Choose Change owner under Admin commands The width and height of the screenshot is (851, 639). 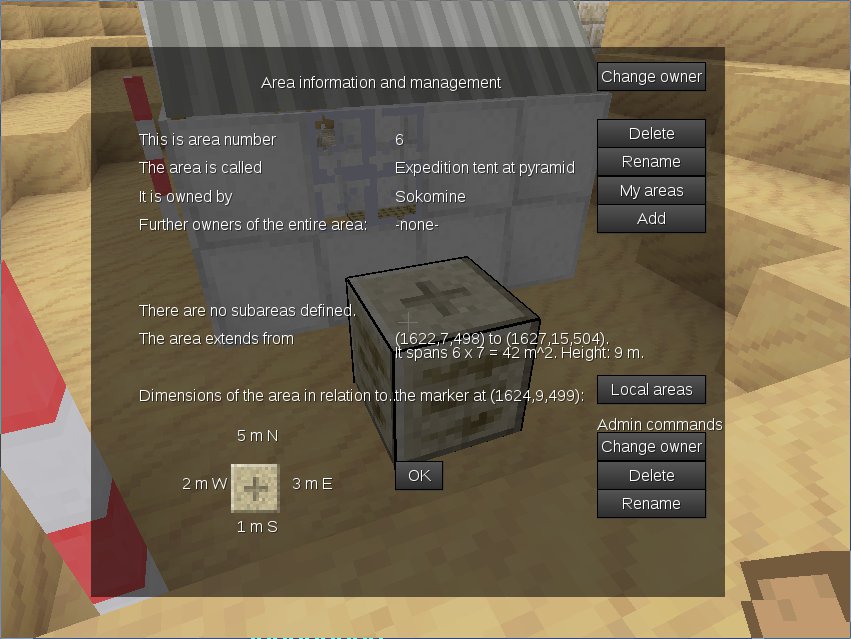click(651, 446)
